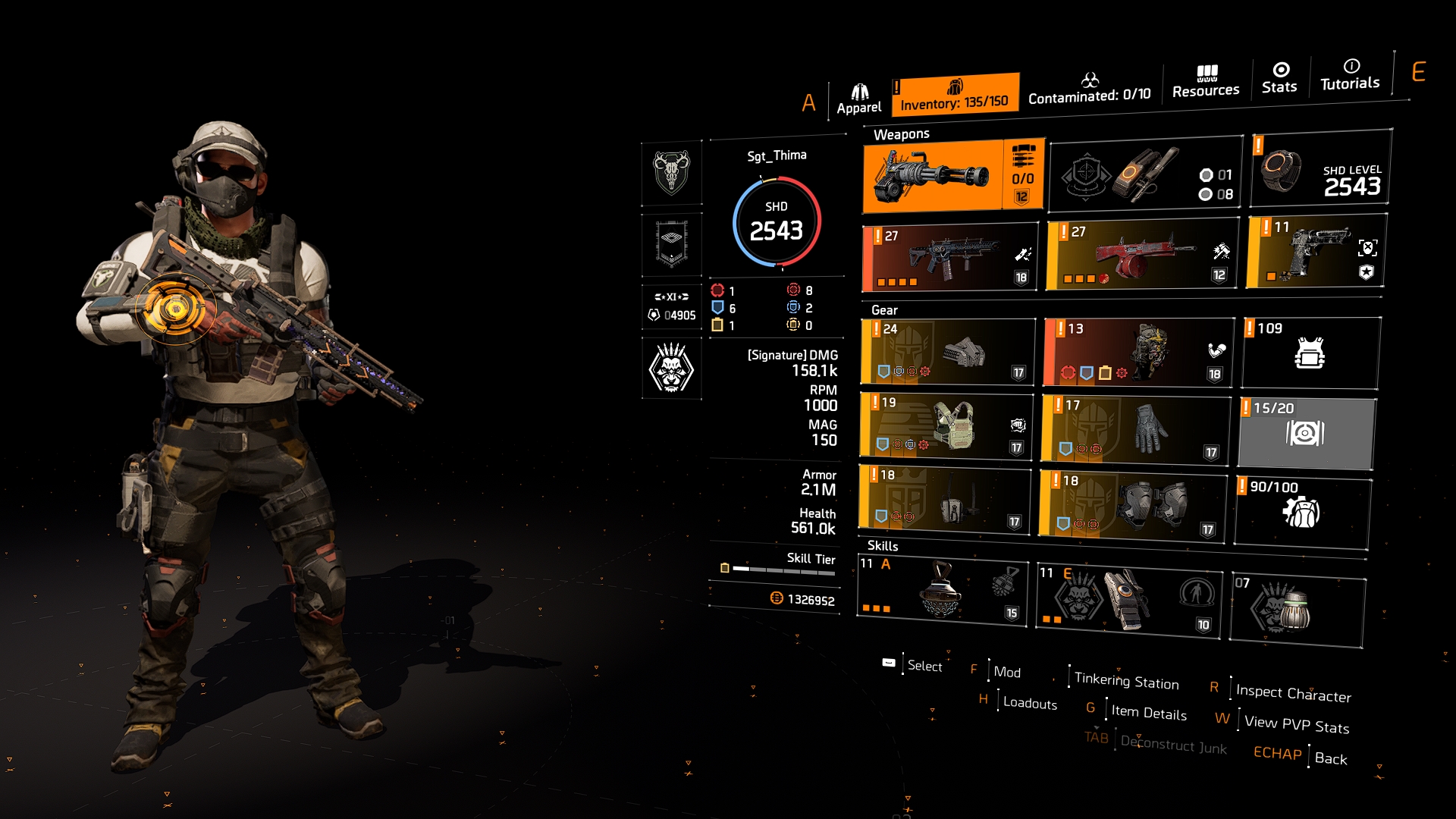The width and height of the screenshot is (1456, 819).
Task: Select the minigun signature weapon slot
Action: click(x=952, y=177)
